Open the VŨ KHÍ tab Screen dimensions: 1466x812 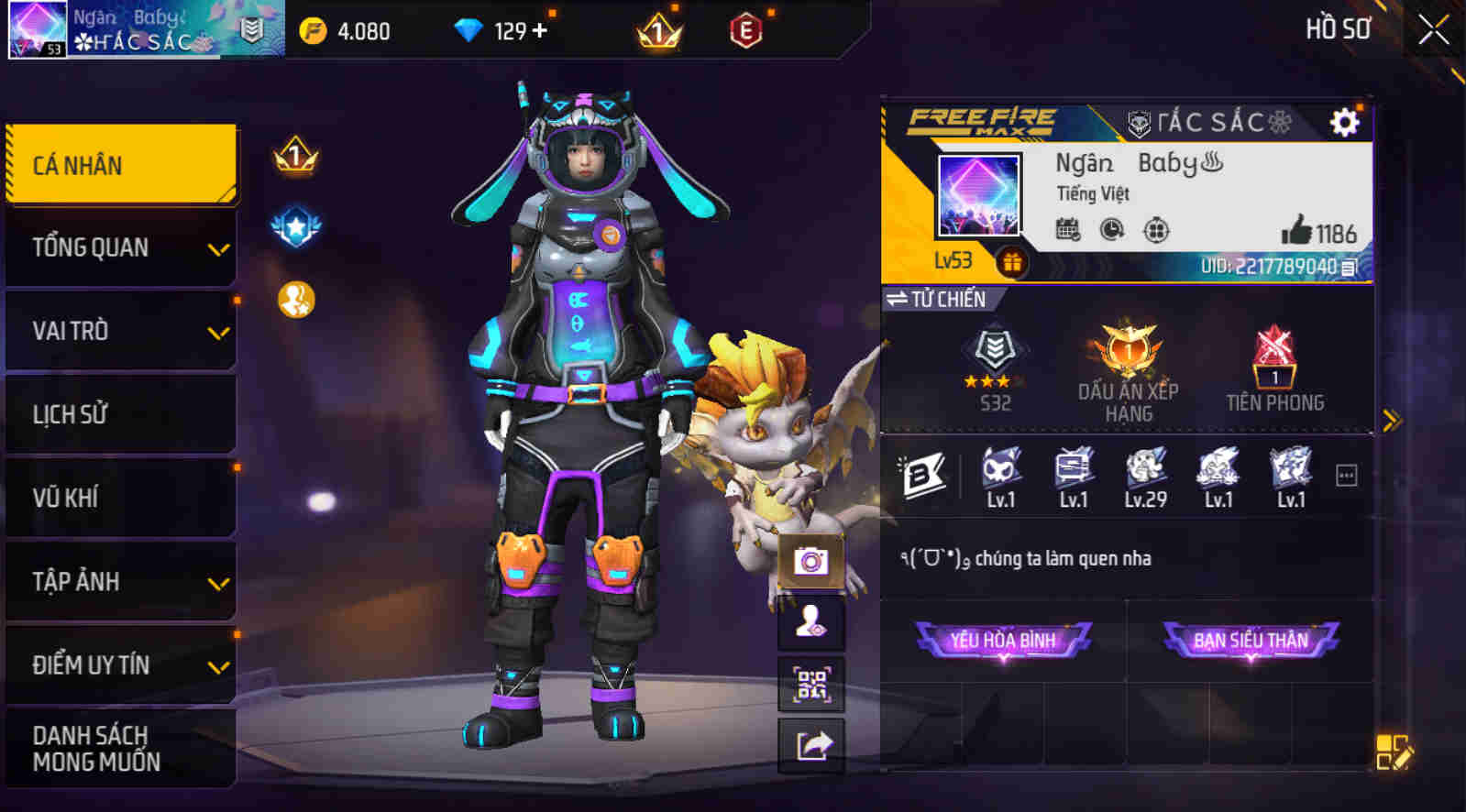[120, 498]
